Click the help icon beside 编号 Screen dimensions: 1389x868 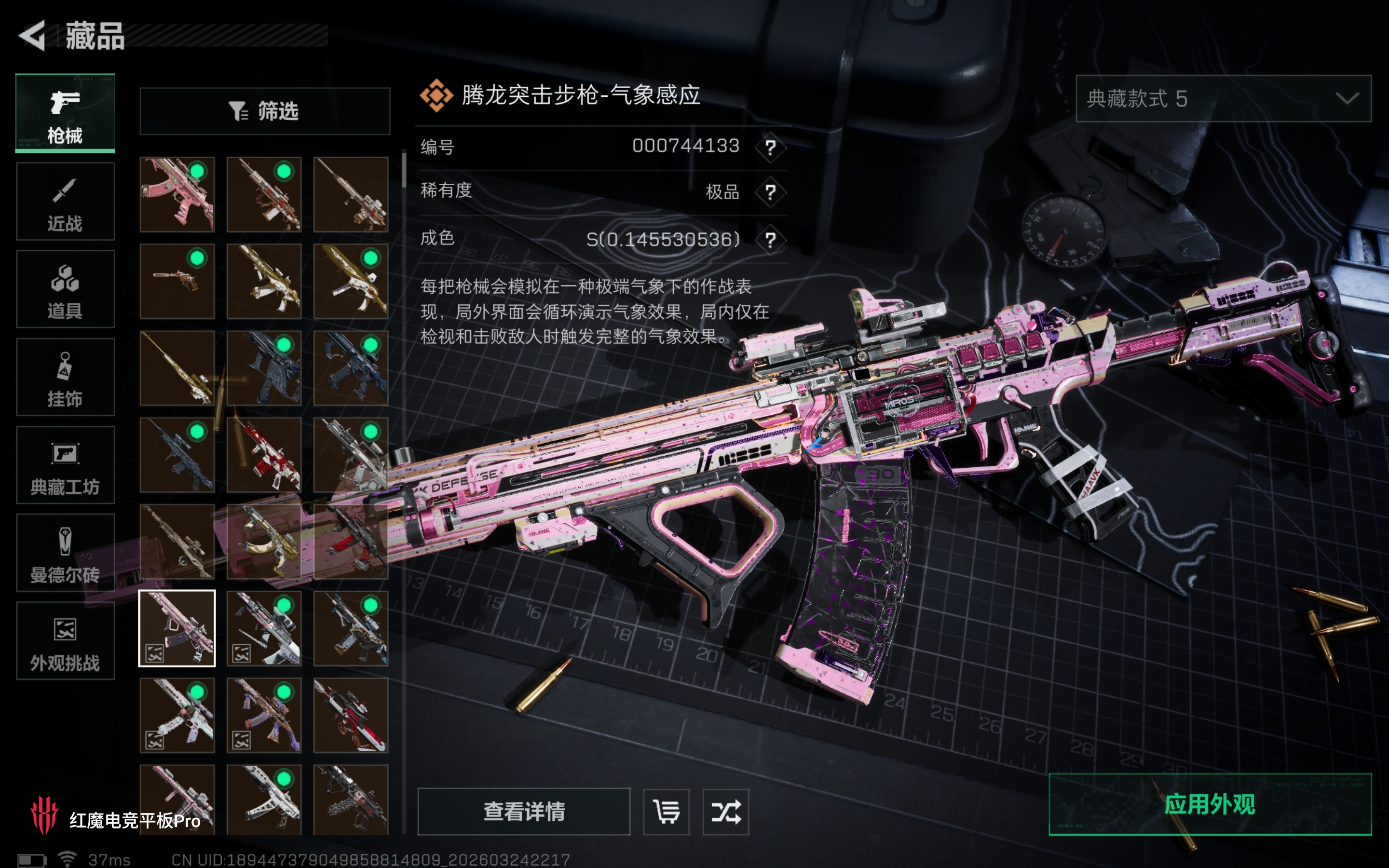click(770, 148)
